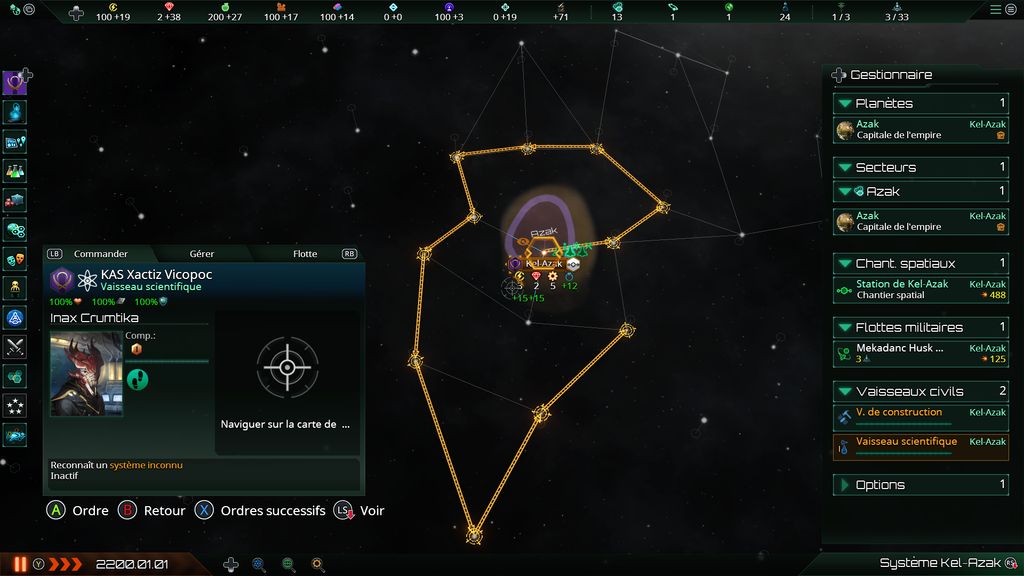
Task: Open the research flasks sidebar icon
Action: [15, 171]
